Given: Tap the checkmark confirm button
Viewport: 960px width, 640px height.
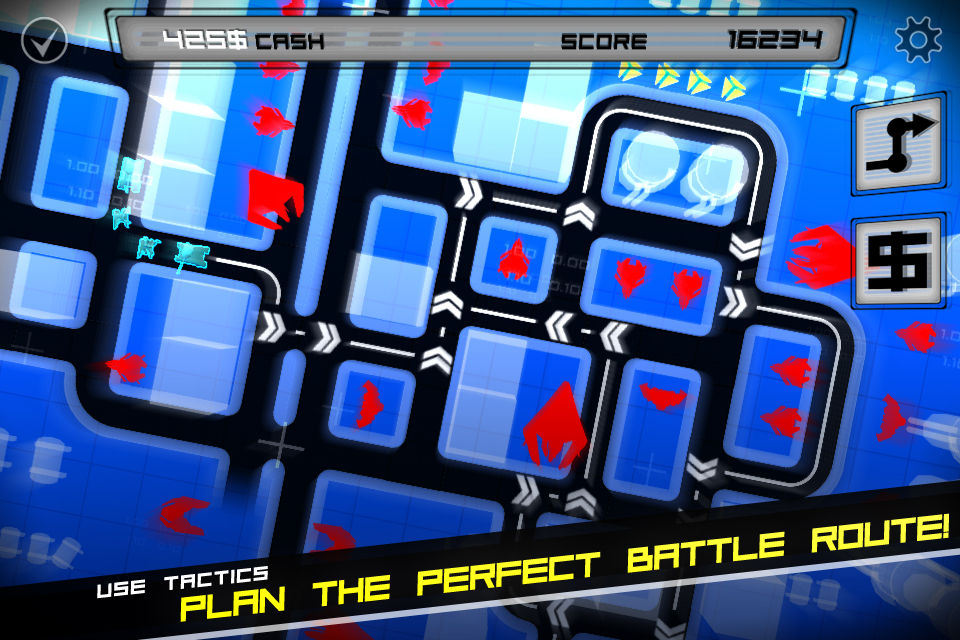Looking at the screenshot, I should [x=43, y=43].
